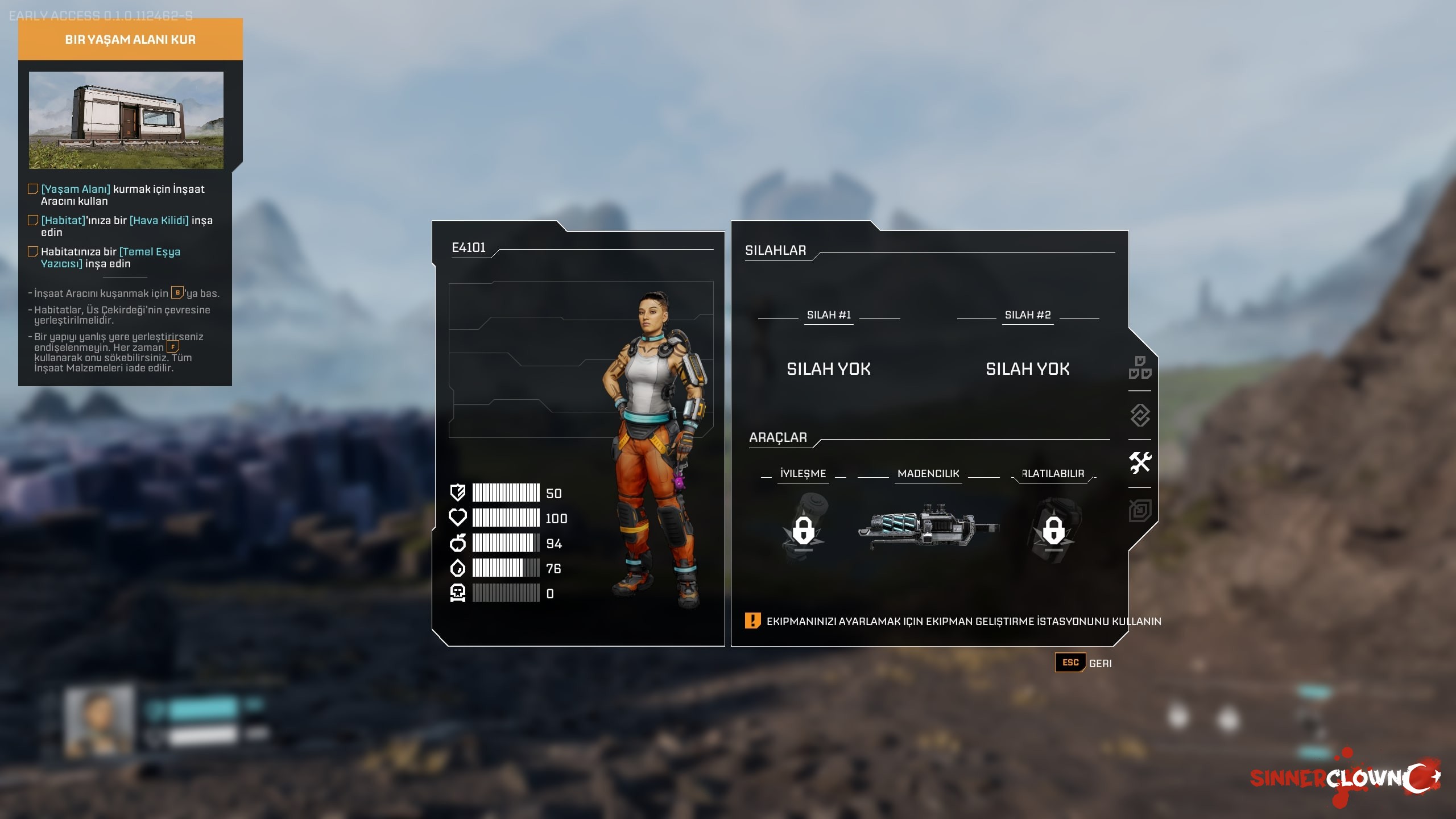This screenshot has height=819, width=1456.
Task: Open the nested-squares side tab
Action: 1140,510
